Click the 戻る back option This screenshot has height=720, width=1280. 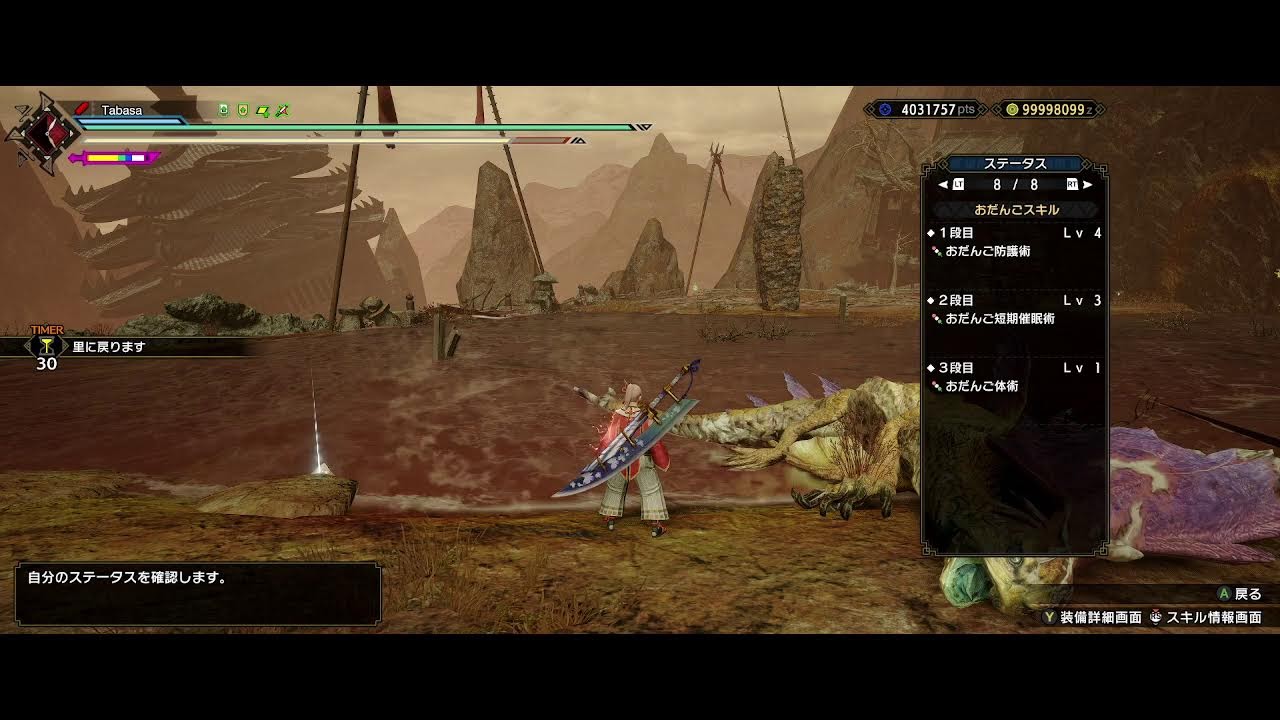point(1240,594)
